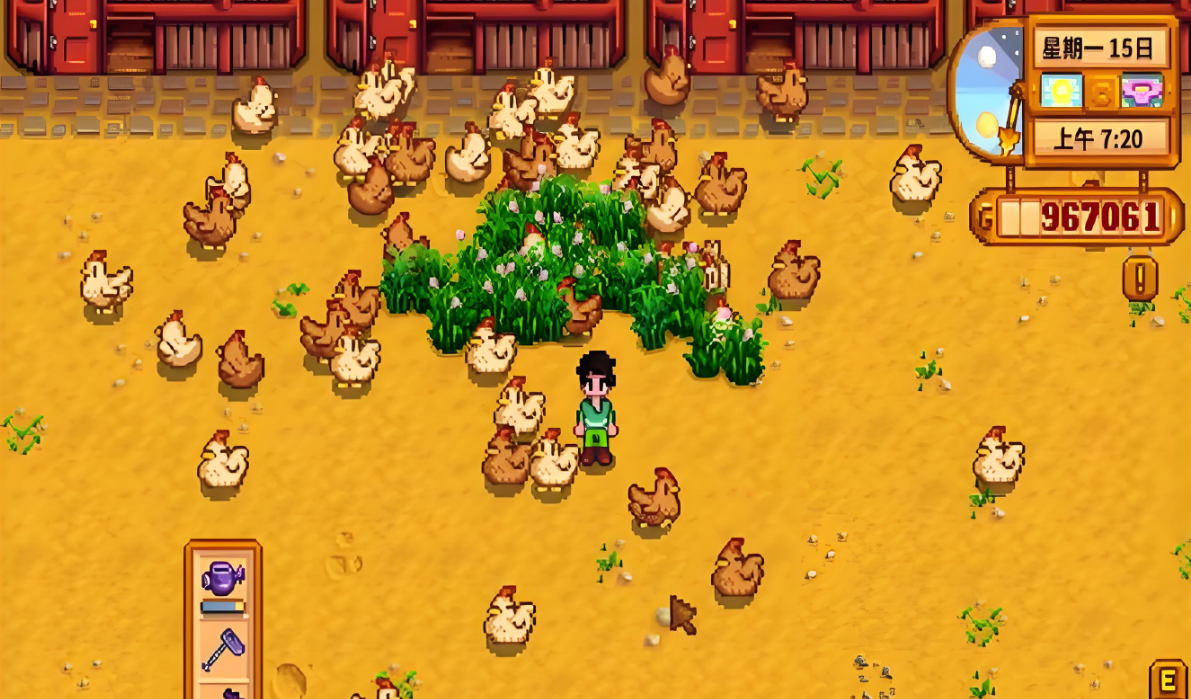Select the purple hammer tool slot
Viewport: 1191px width, 699px height.
[x=222, y=647]
